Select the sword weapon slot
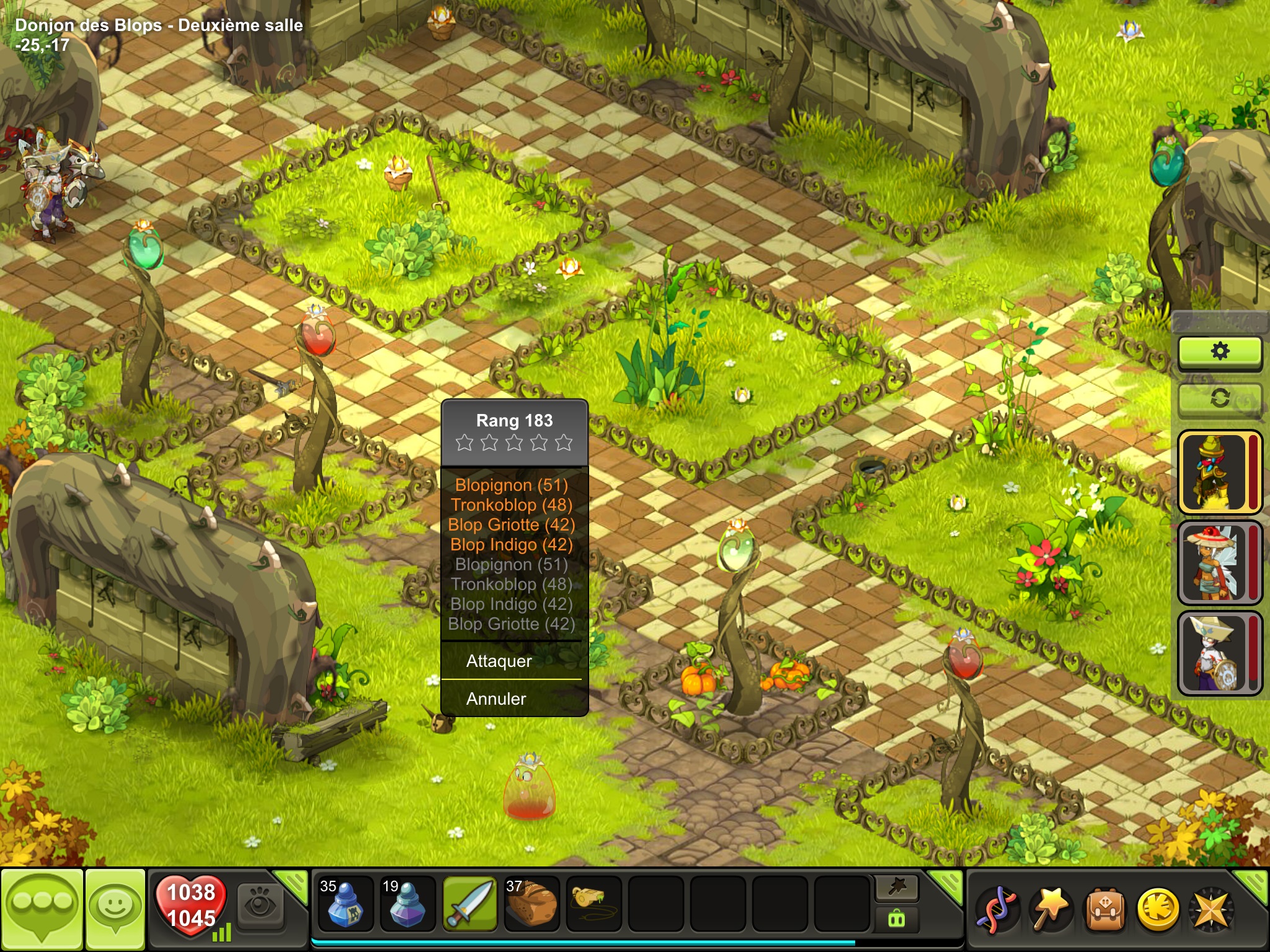 (x=469, y=904)
